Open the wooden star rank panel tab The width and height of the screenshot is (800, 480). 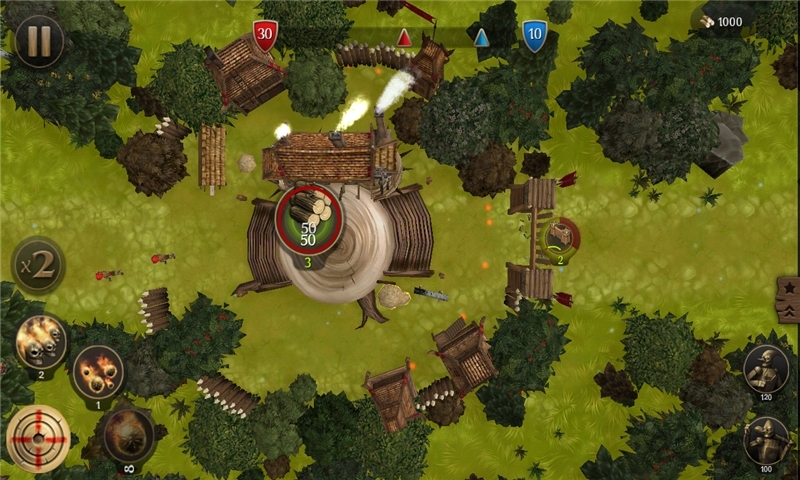pyautogui.click(x=787, y=300)
